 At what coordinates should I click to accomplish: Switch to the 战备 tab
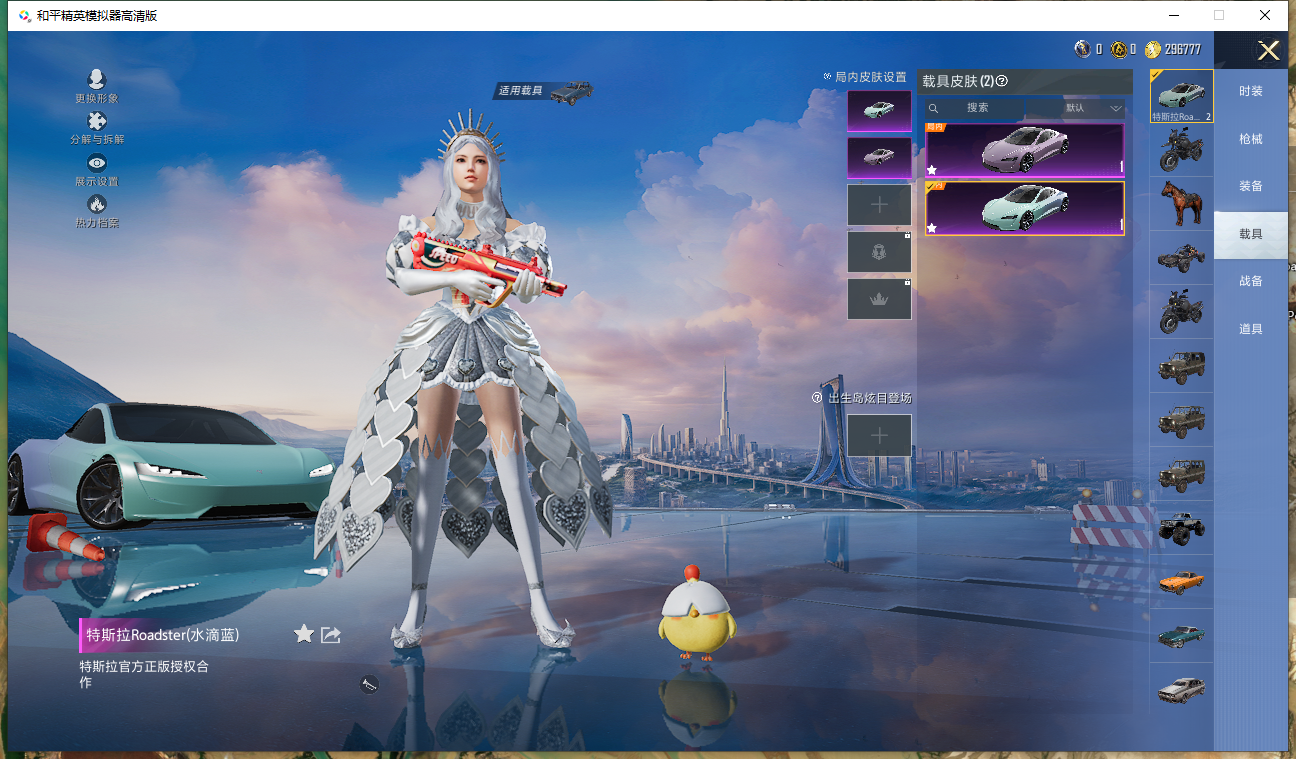1250,281
